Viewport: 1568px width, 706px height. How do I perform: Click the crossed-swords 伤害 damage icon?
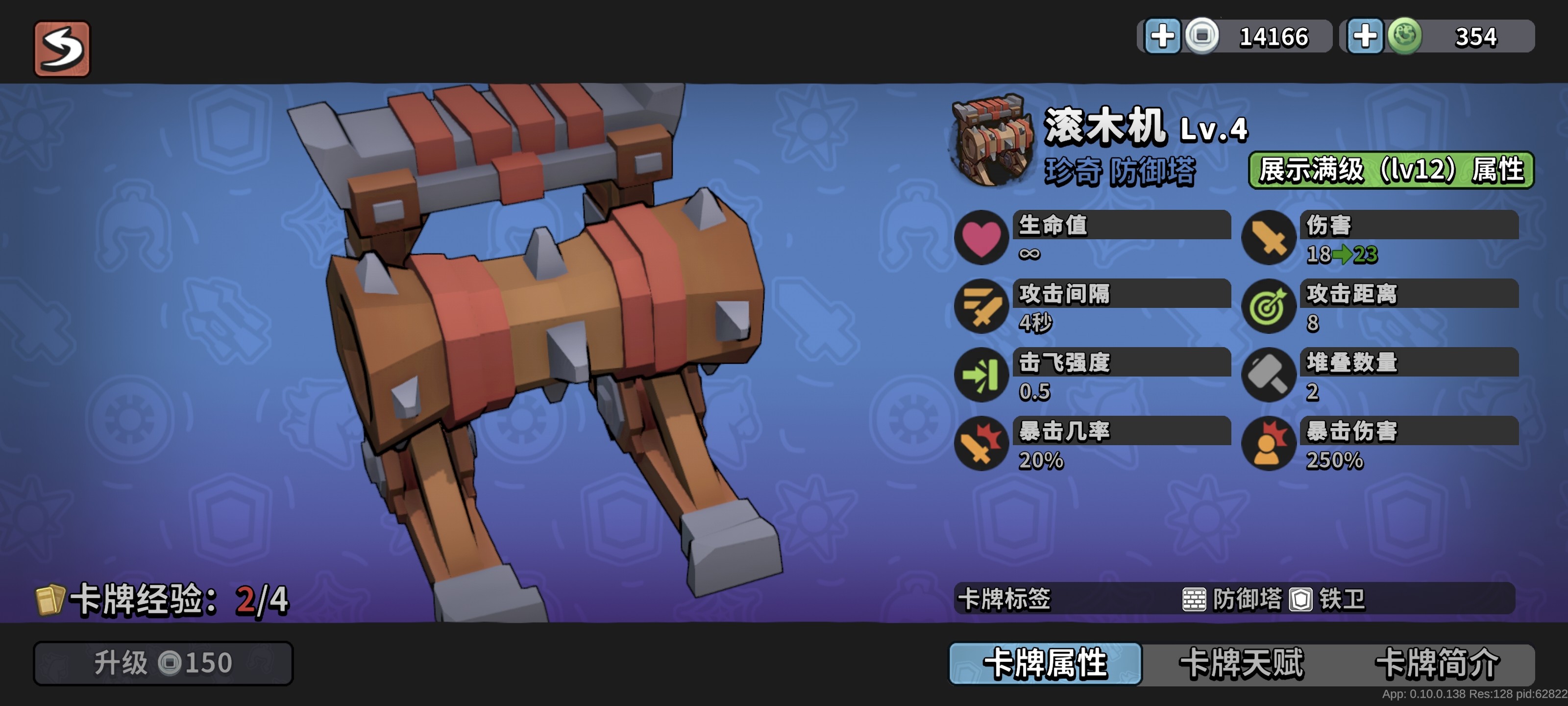(1271, 237)
